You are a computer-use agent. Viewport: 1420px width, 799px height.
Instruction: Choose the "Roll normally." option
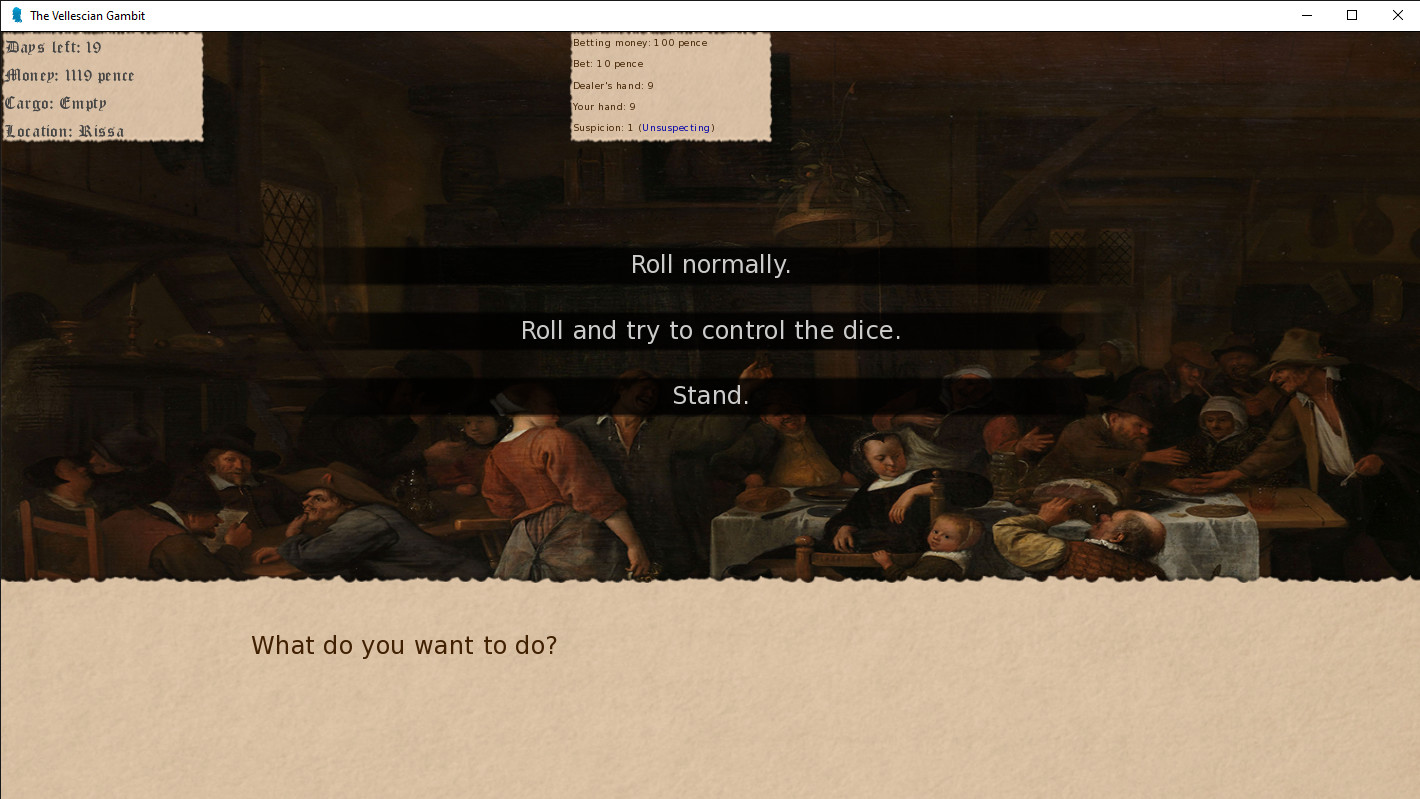(x=710, y=265)
